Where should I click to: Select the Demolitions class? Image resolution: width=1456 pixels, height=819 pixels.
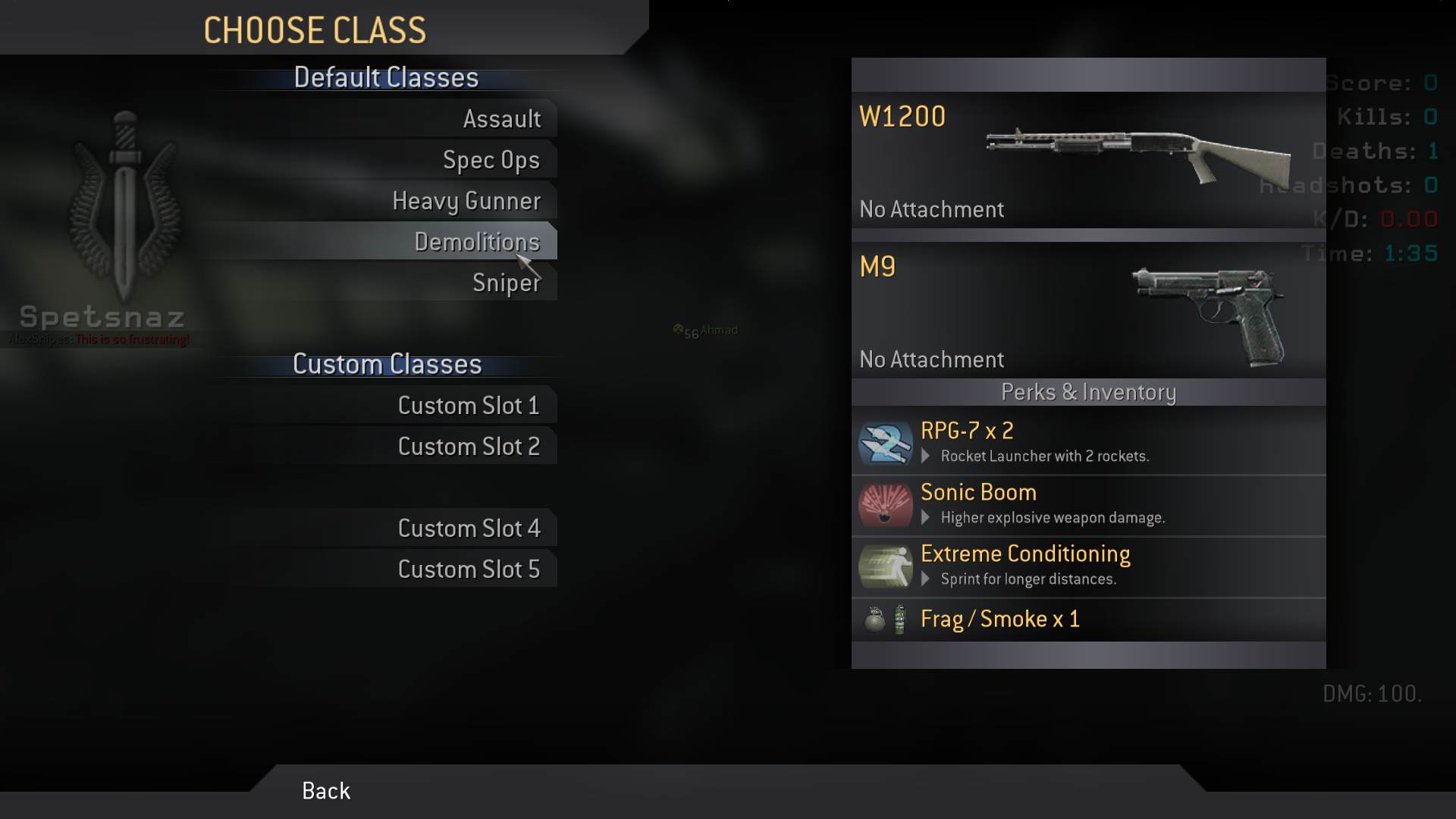[476, 242]
